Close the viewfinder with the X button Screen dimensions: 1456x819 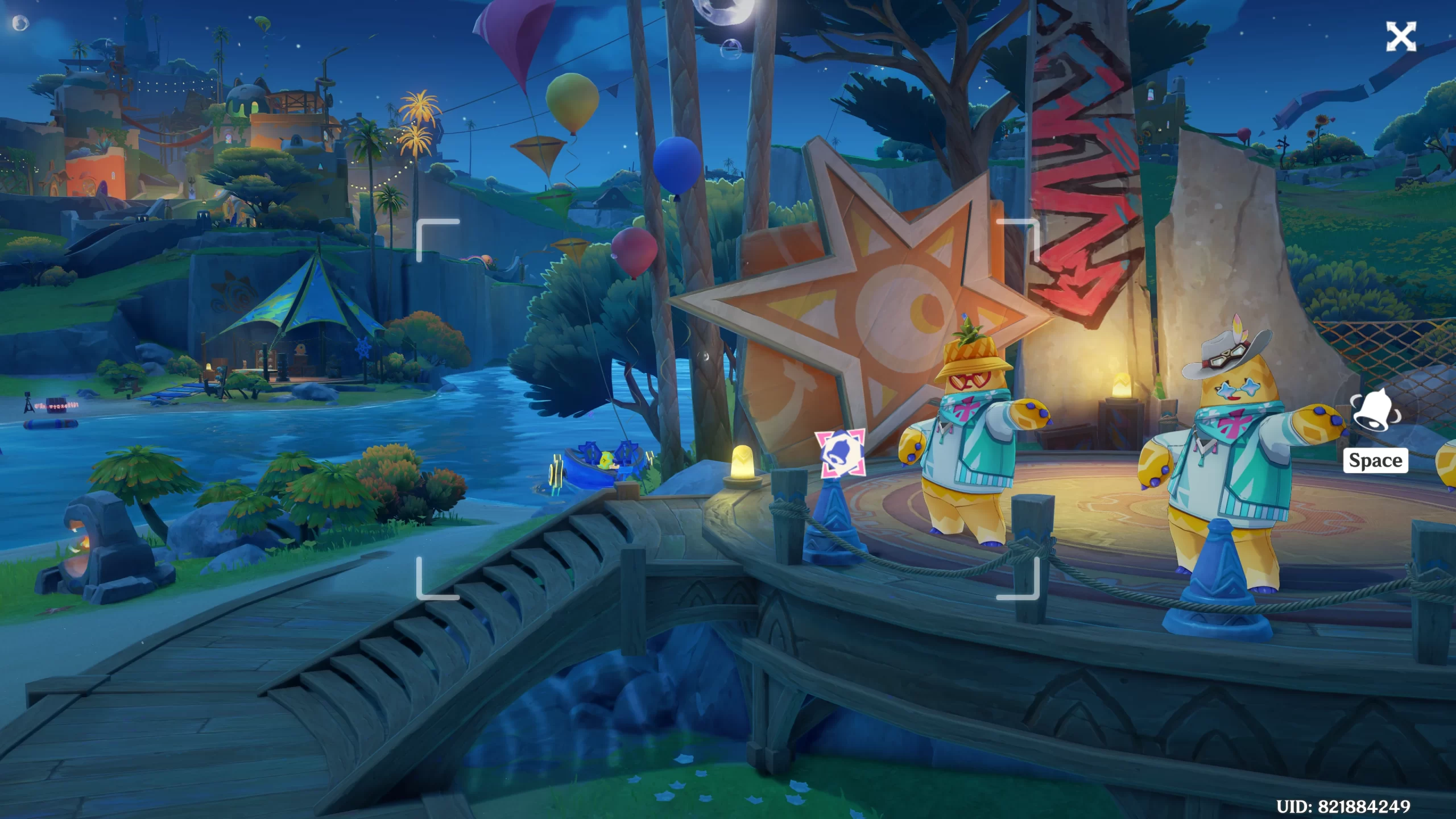point(1400,38)
